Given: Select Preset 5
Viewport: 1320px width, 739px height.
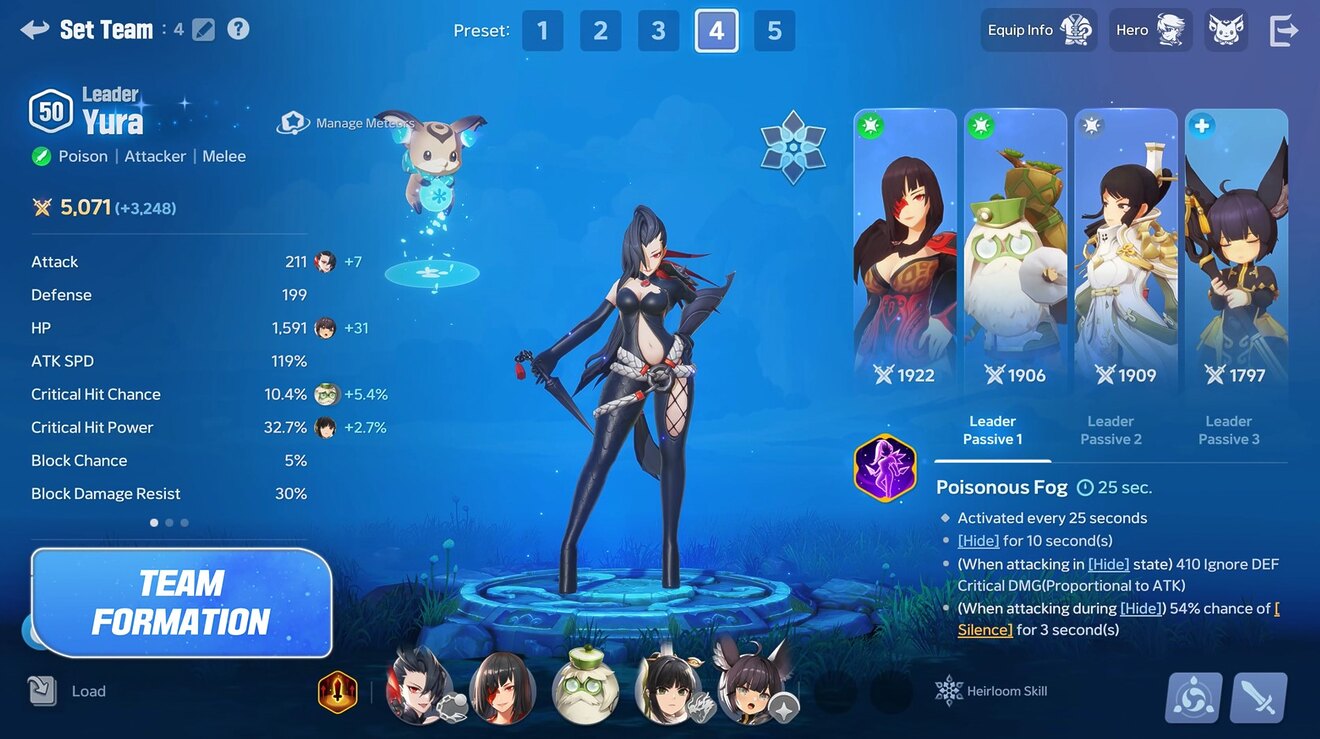Looking at the screenshot, I should [x=774, y=30].
